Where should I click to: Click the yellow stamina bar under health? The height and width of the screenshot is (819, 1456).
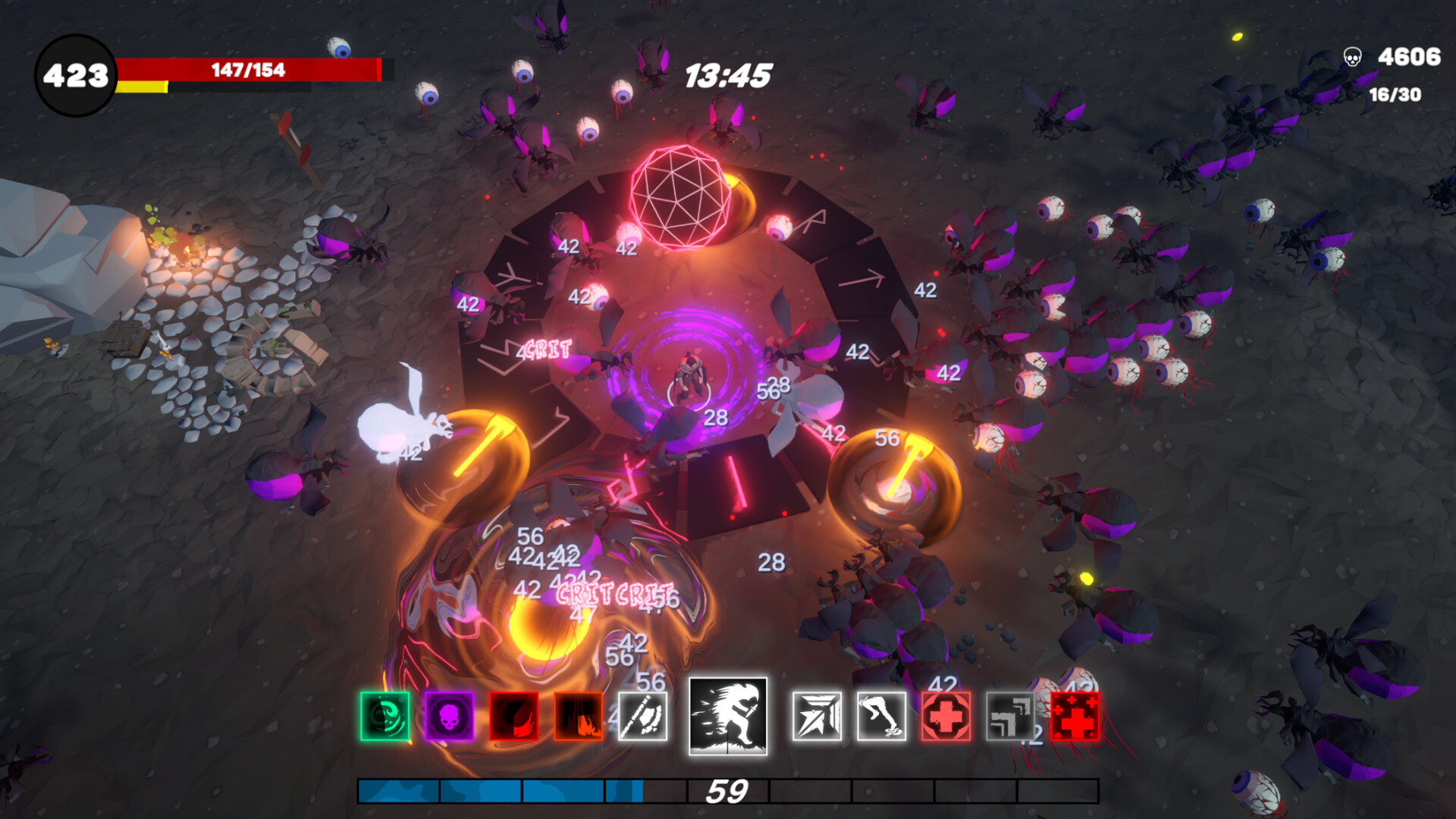pos(140,87)
